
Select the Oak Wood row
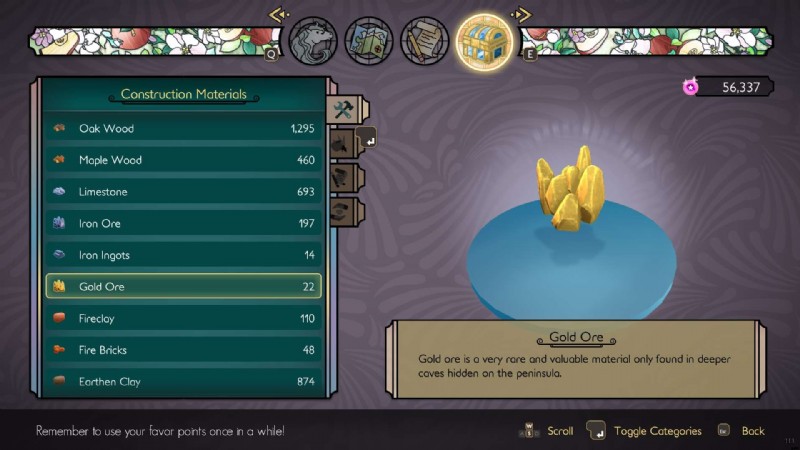184,128
